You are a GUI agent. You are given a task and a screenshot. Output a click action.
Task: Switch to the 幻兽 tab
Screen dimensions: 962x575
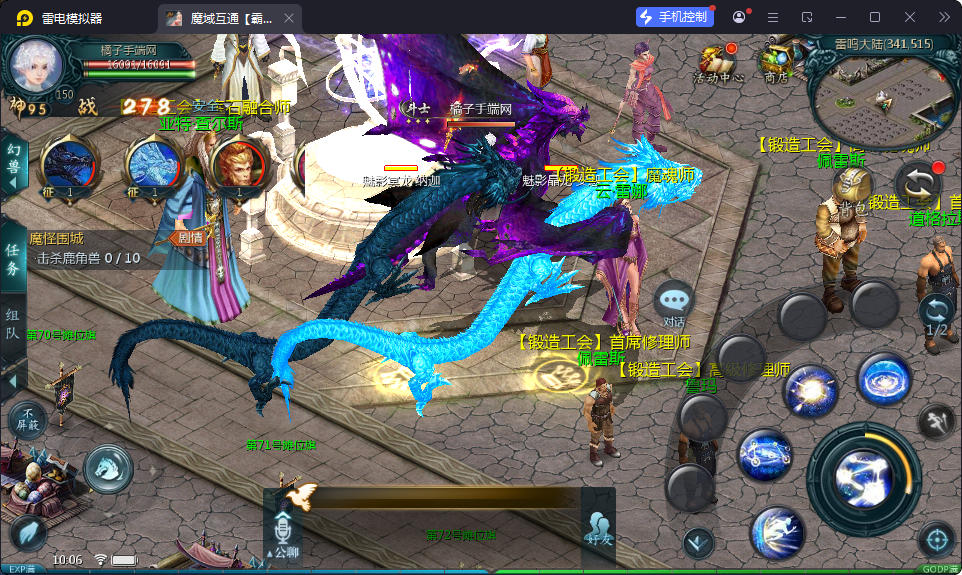tap(13, 160)
